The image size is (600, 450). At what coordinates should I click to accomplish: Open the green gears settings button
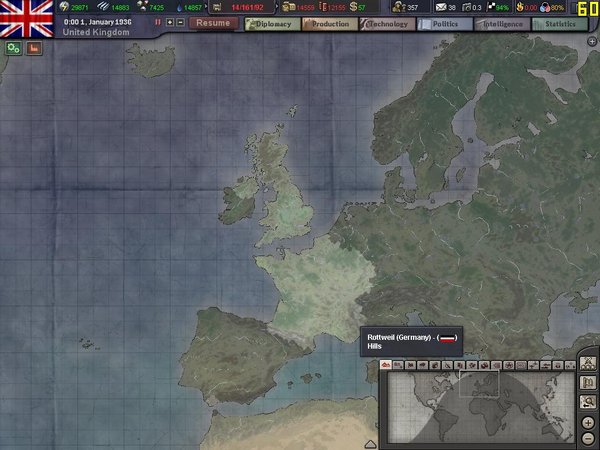(x=14, y=47)
